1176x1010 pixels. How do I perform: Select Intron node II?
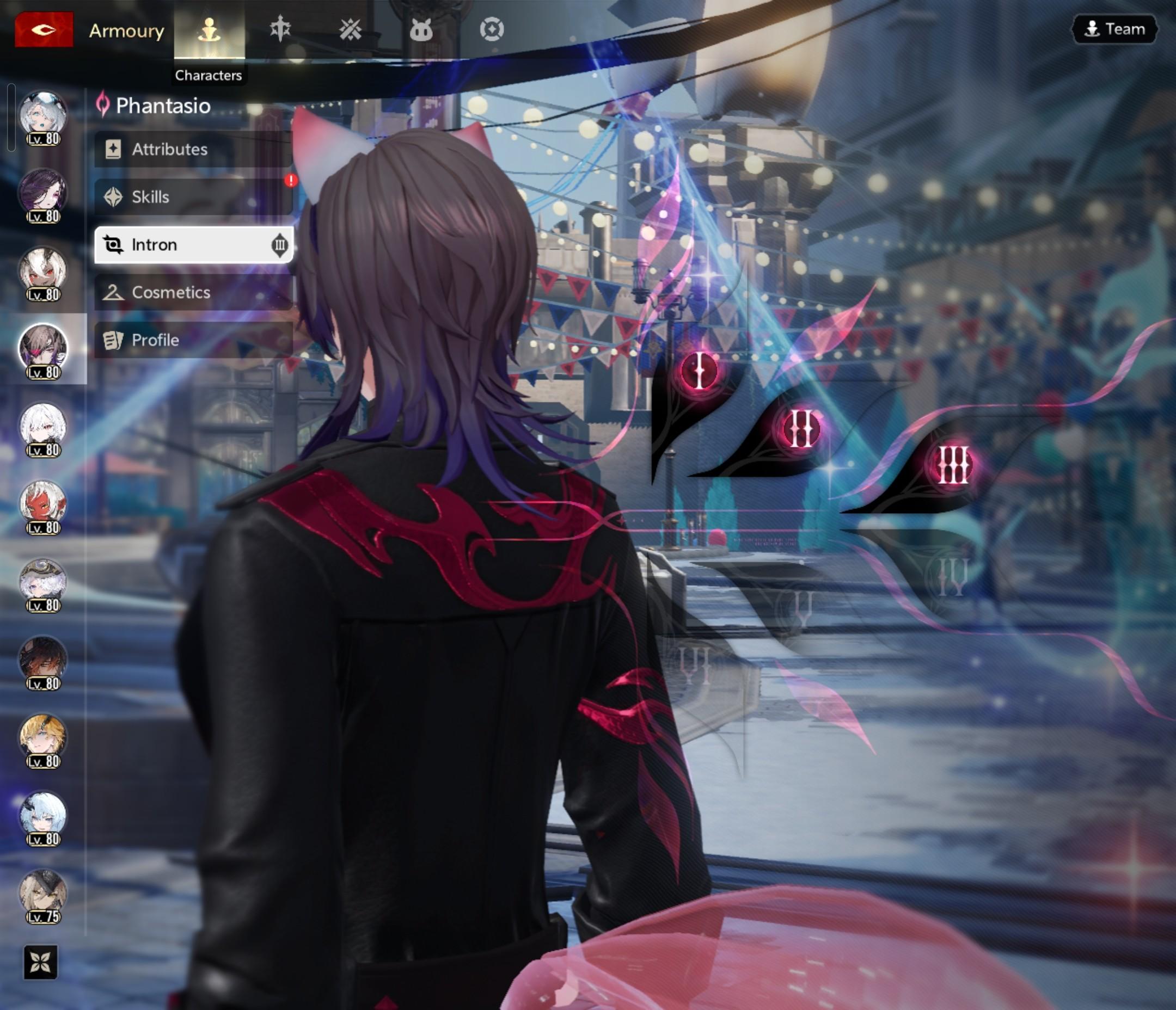point(801,428)
